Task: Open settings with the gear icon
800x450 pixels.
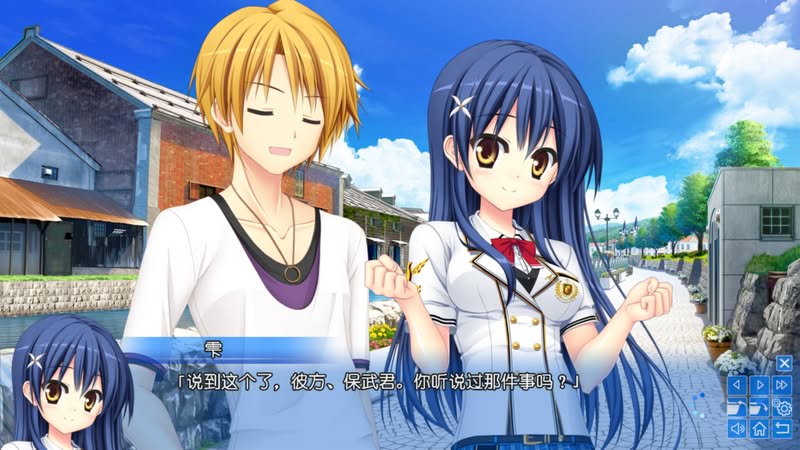Action: (x=783, y=407)
